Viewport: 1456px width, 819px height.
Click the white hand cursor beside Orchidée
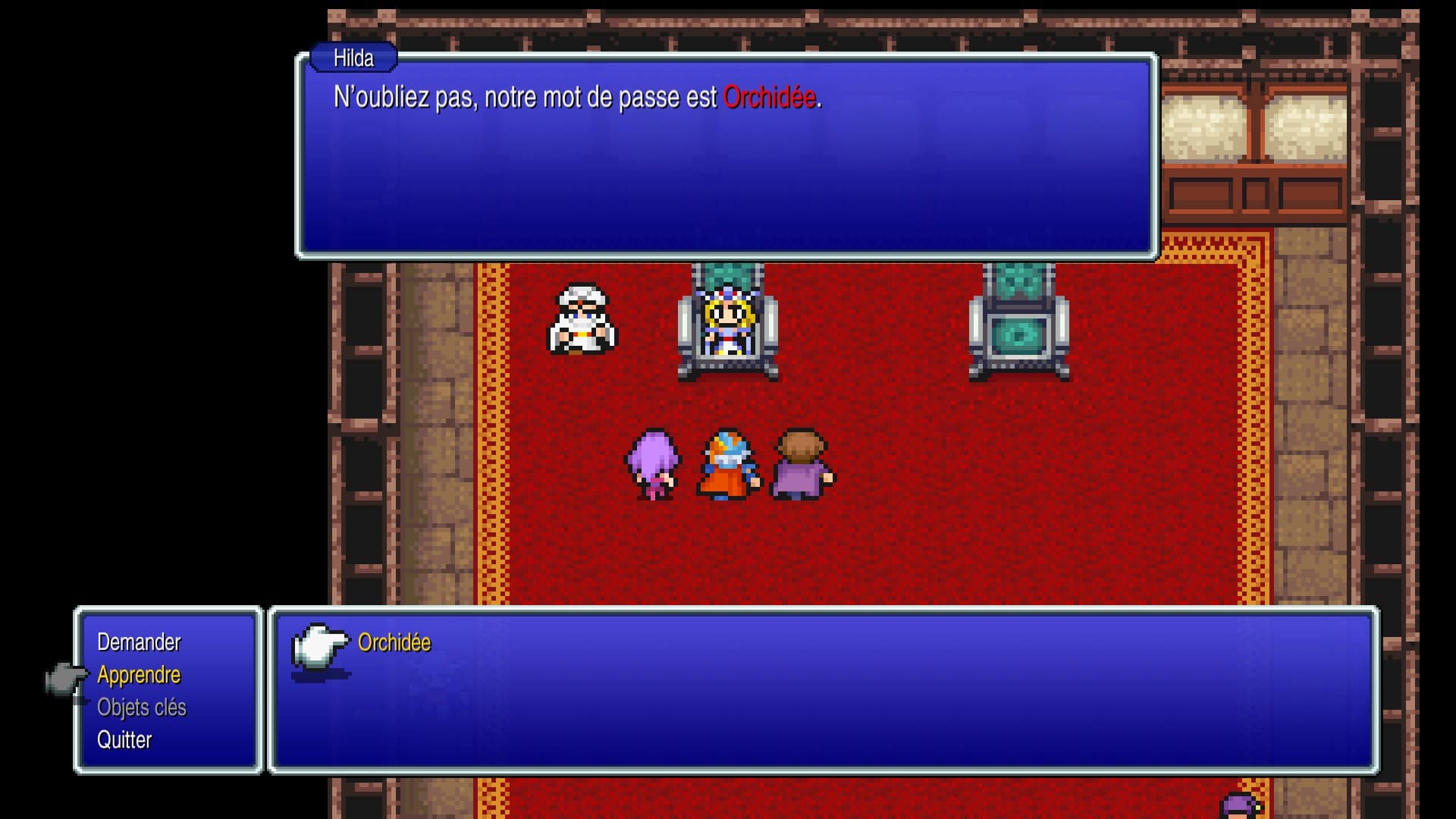[x=318, y=650]
